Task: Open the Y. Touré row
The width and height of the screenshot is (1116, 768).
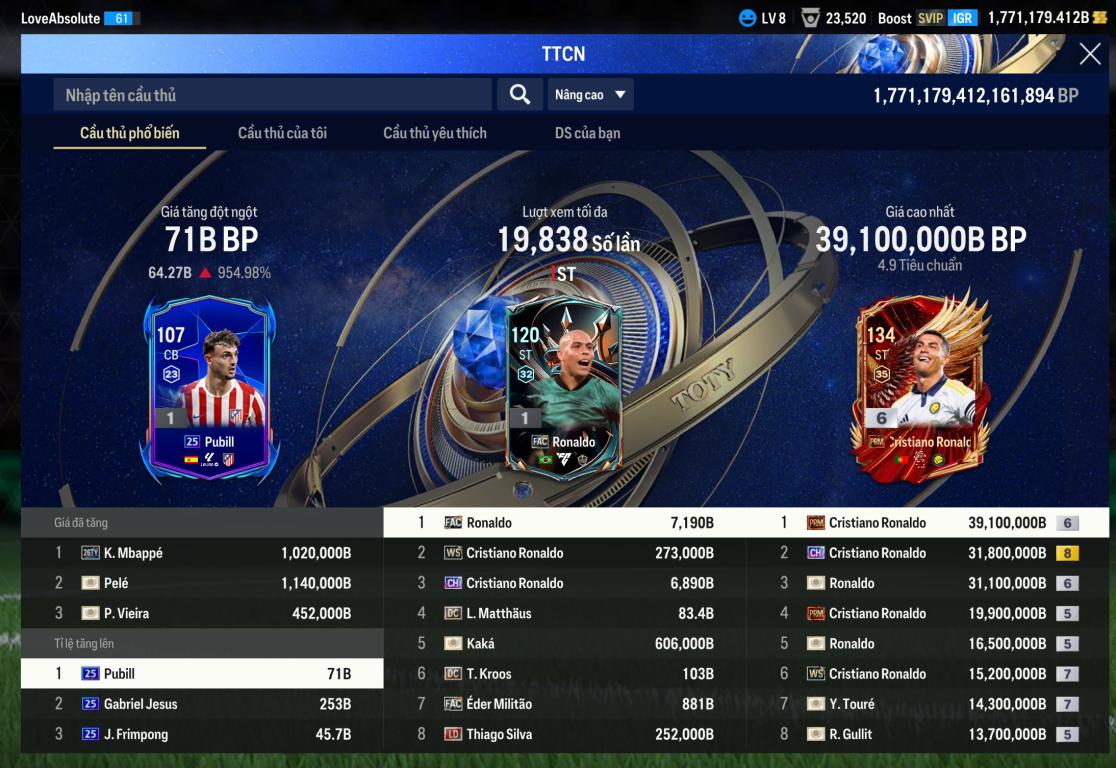Action: tap(928, 704)
